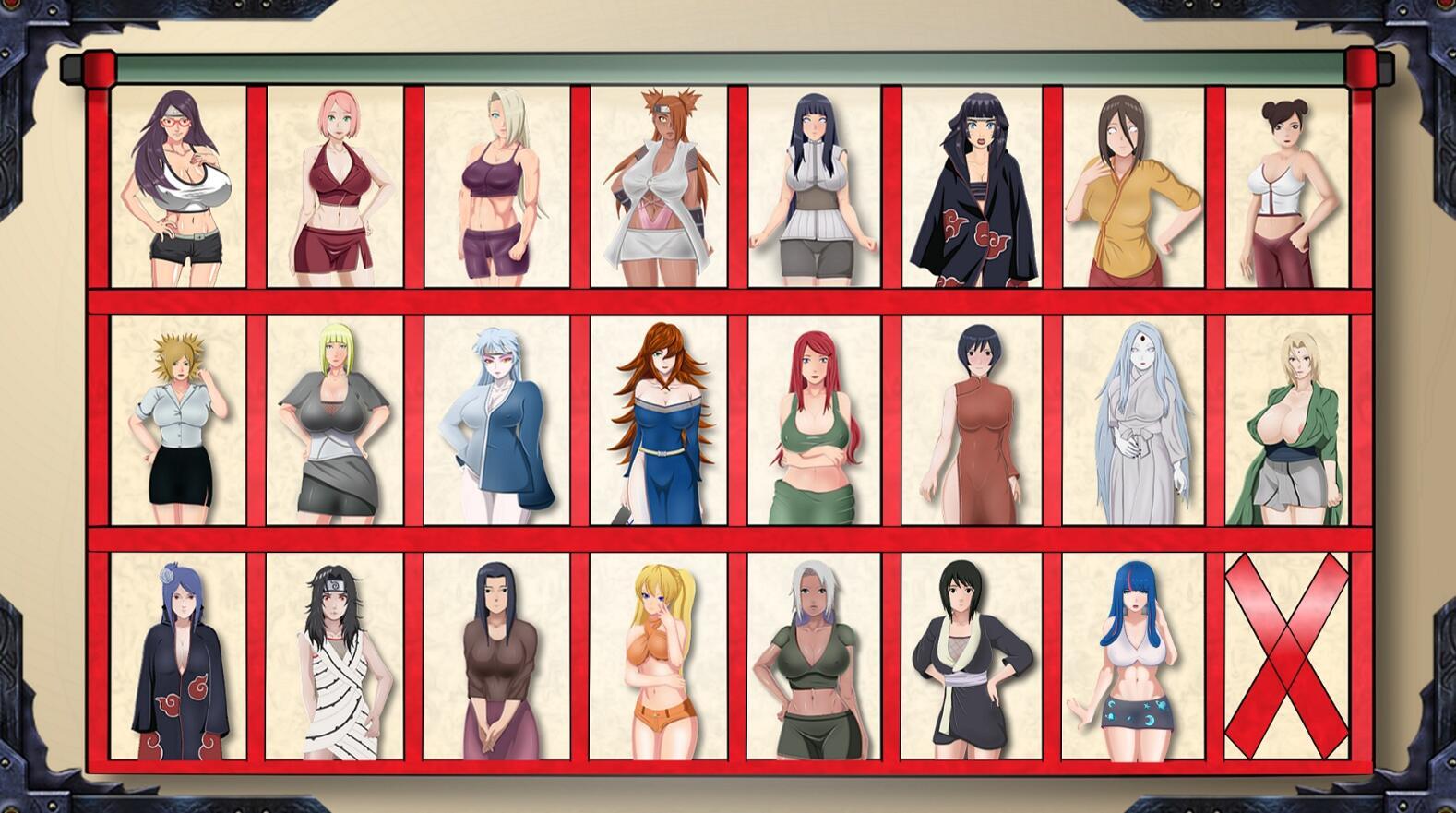
Task: Choose Sakura from the top row
Action: click(337, 185)
